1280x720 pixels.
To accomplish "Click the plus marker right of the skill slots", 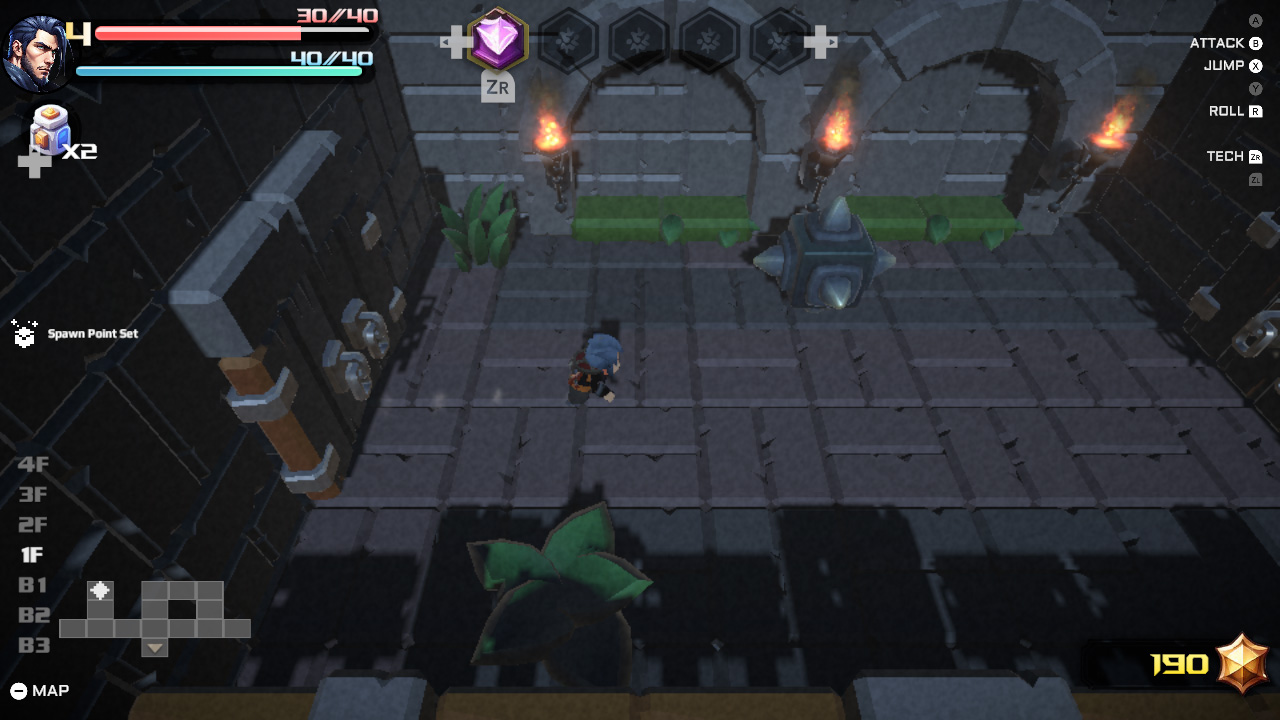I will point(823,41).
